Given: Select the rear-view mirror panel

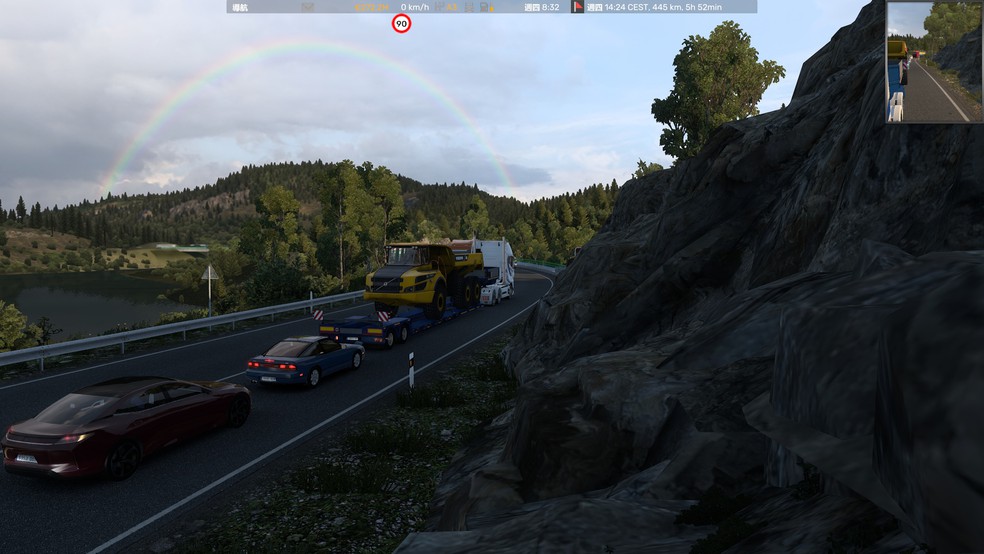Looking at the screenshot, I should 934,62.
